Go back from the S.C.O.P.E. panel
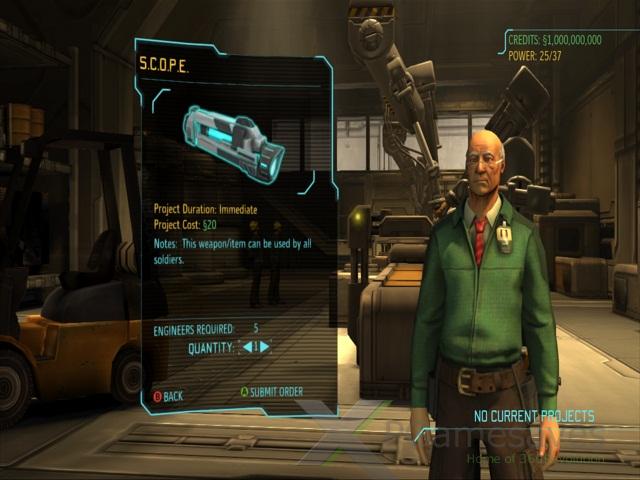Screen dimensions: 640x480 (167, 396)
